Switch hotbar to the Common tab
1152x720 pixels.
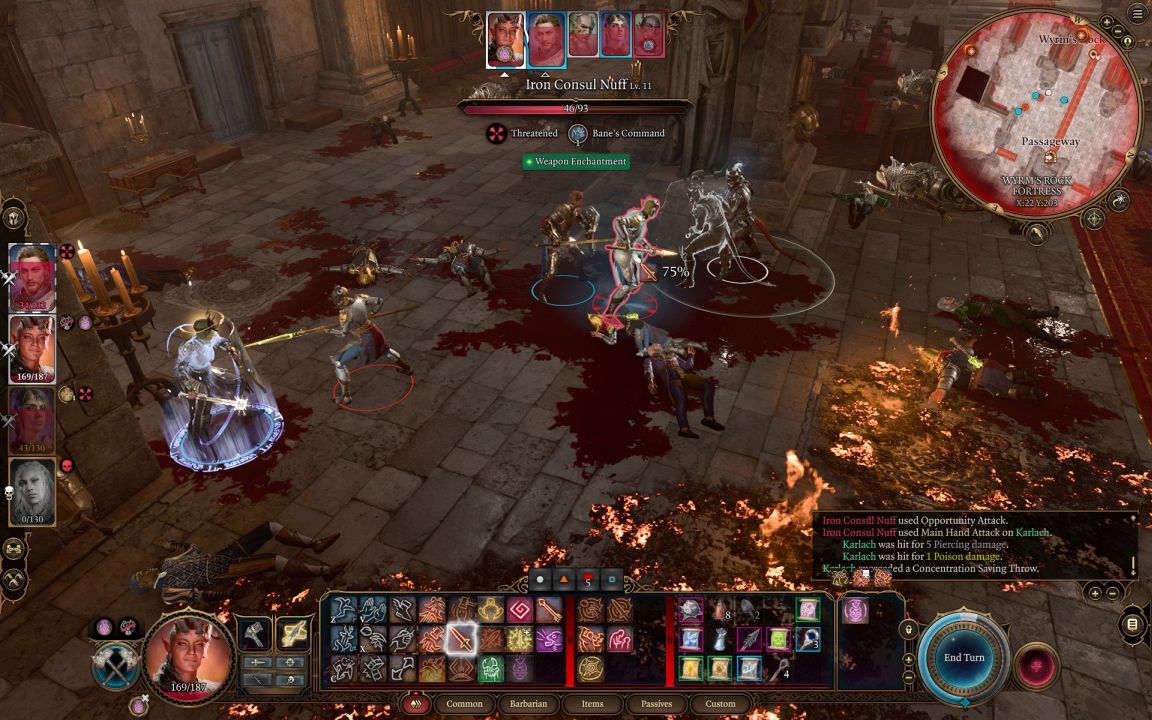click(464, 704)
